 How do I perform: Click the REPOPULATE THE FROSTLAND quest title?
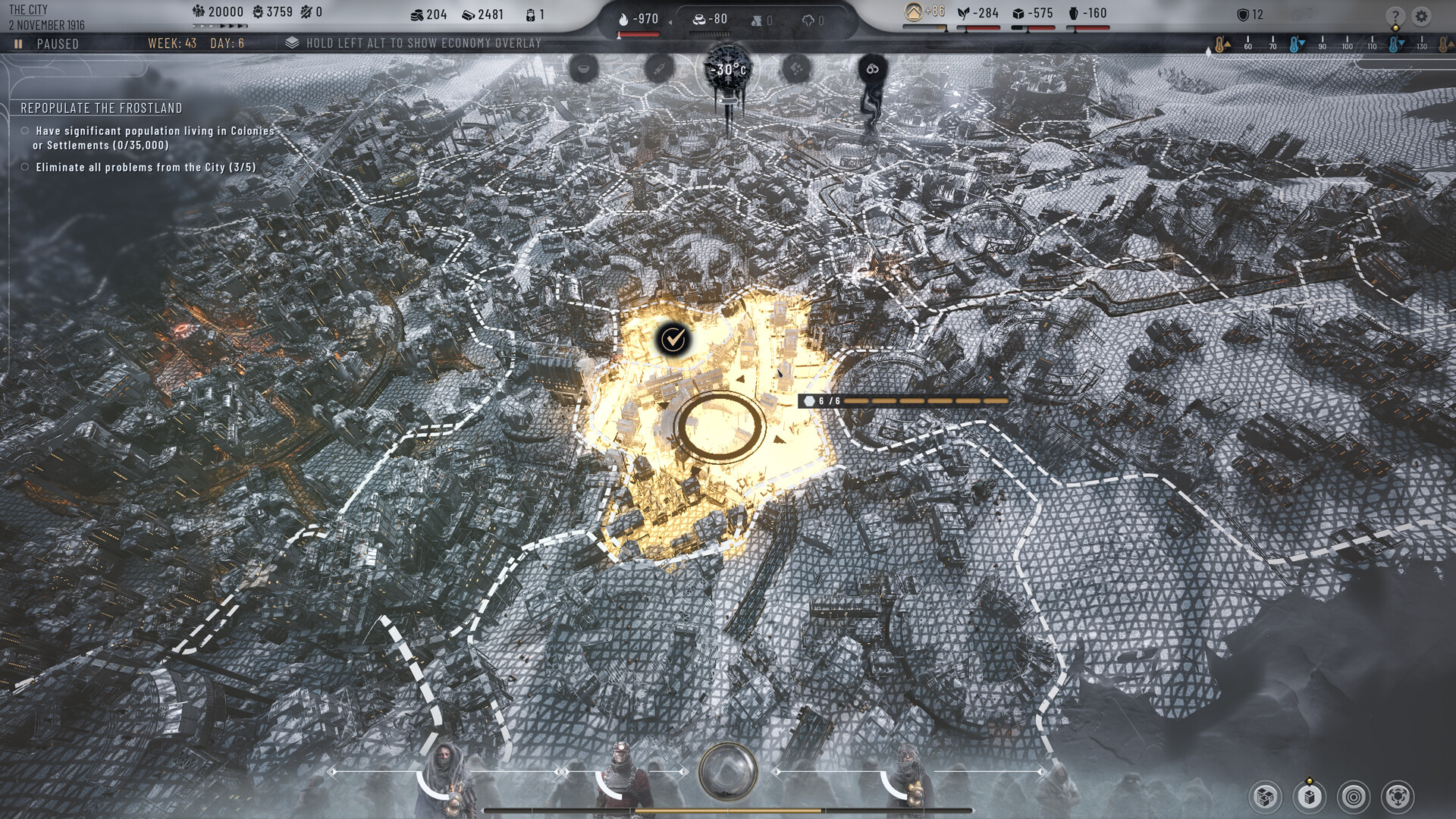click(x=102, y=108)
